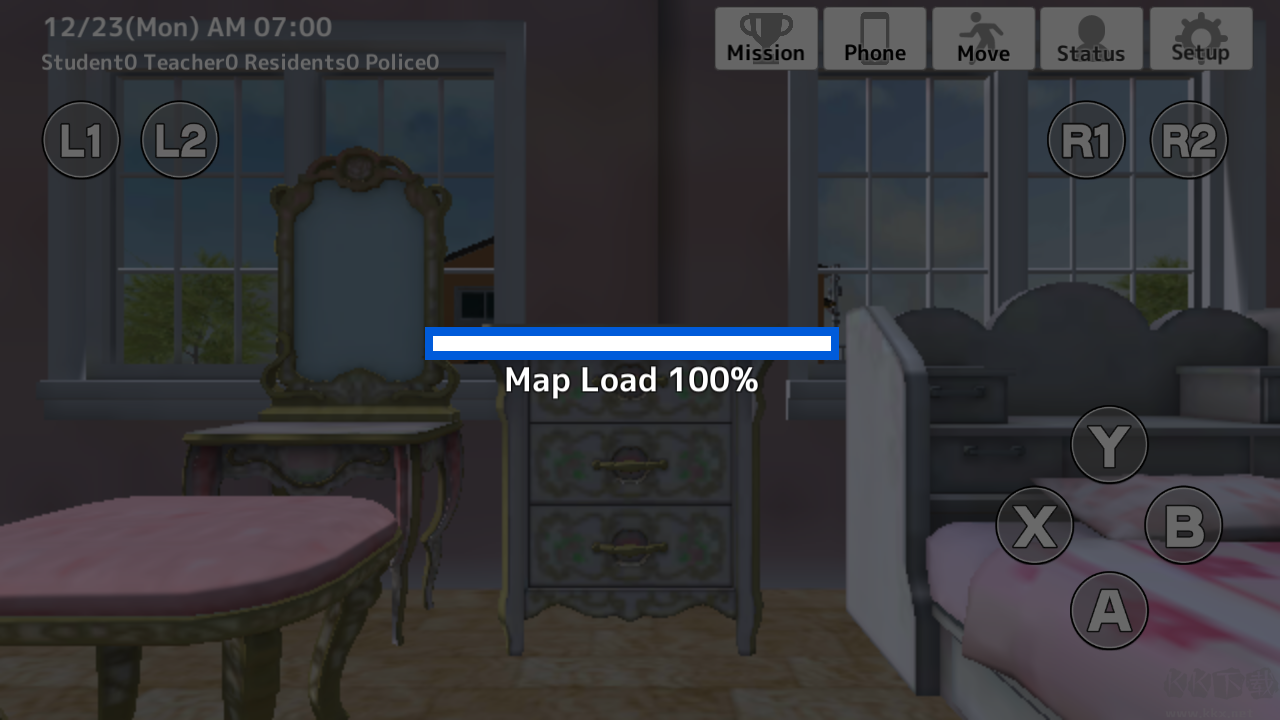The image size is (1280, 720).
Task: Tap the on-screen Y button
Action: pyautogui.click(x=1109, y=445)
